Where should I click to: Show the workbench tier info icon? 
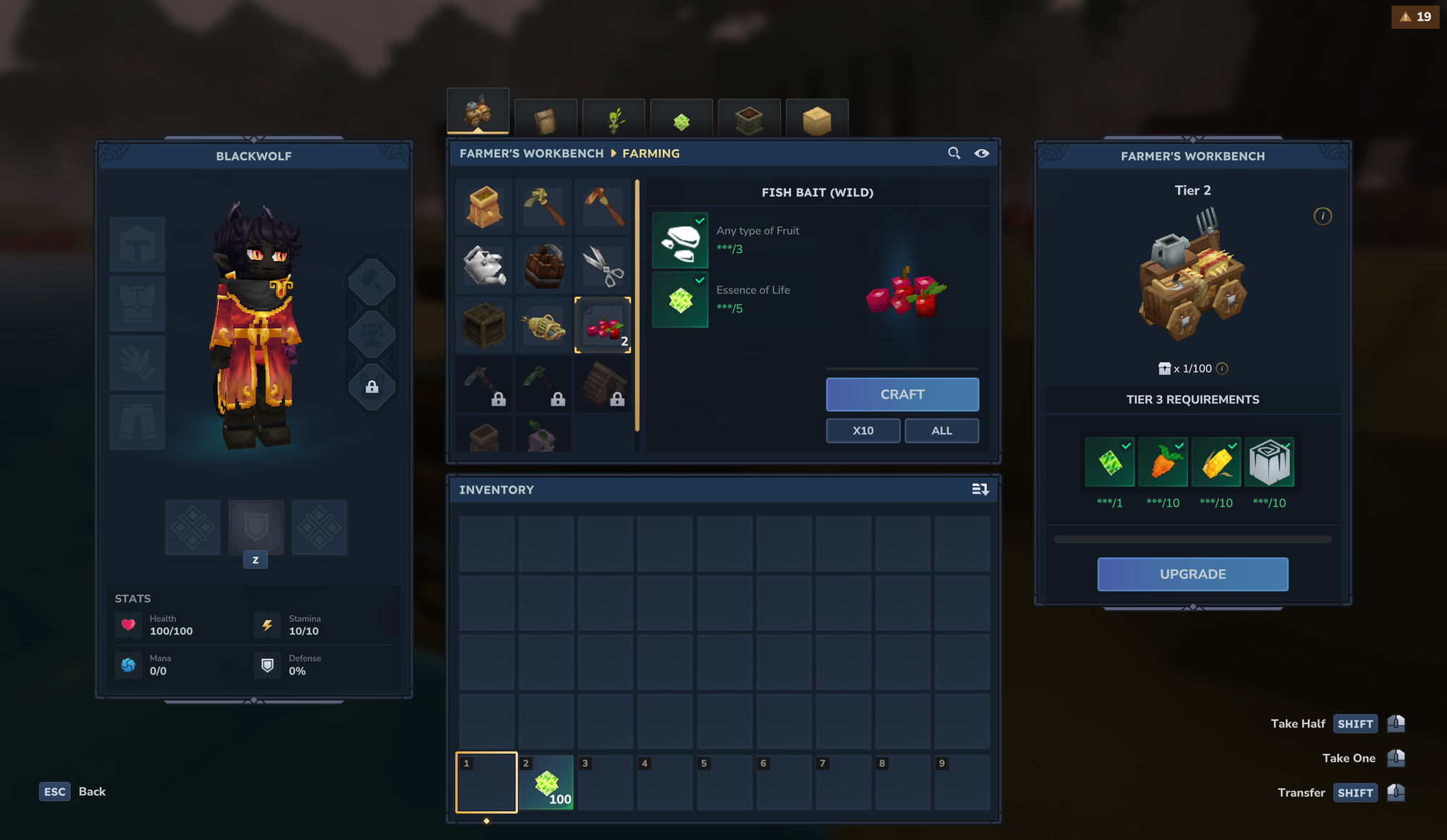pyautogui.click(x=1323, y=216)
